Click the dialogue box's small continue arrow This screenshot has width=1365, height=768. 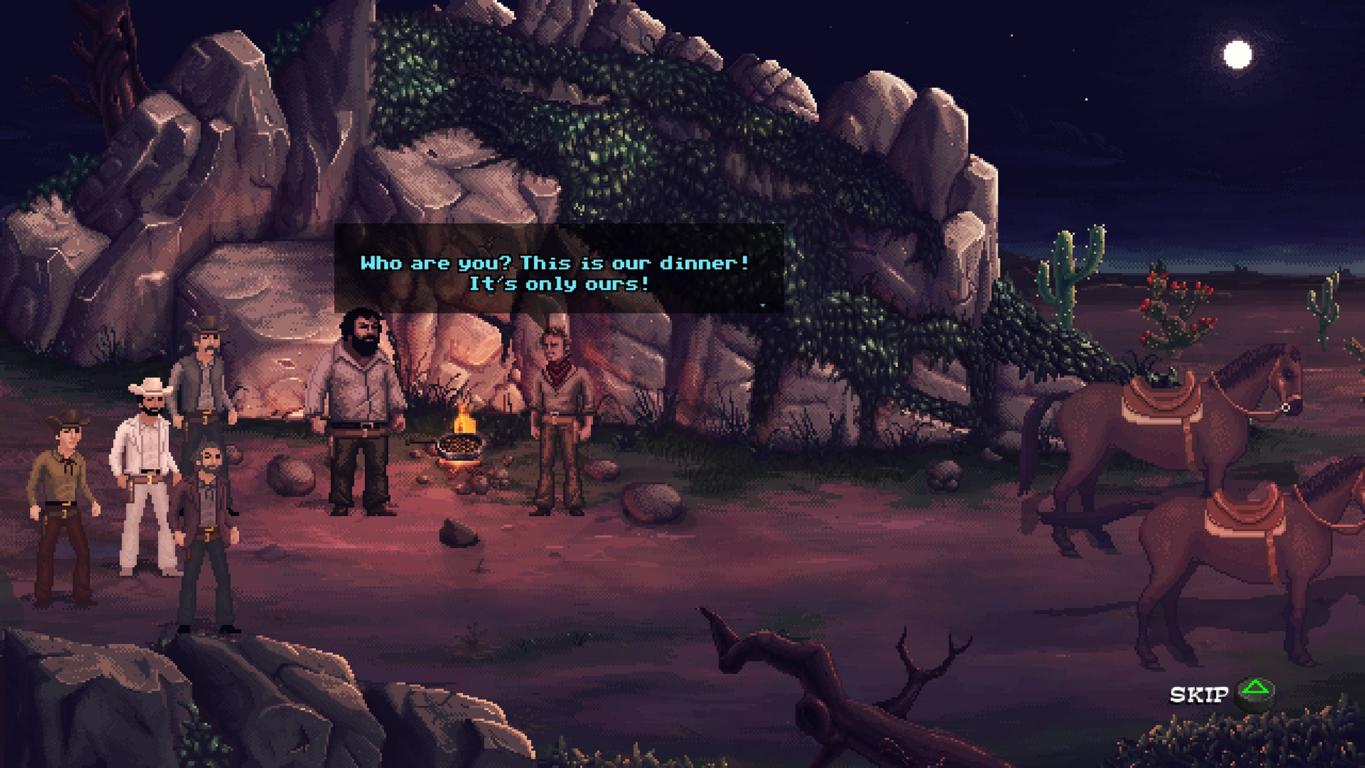(x=763, y=306)
